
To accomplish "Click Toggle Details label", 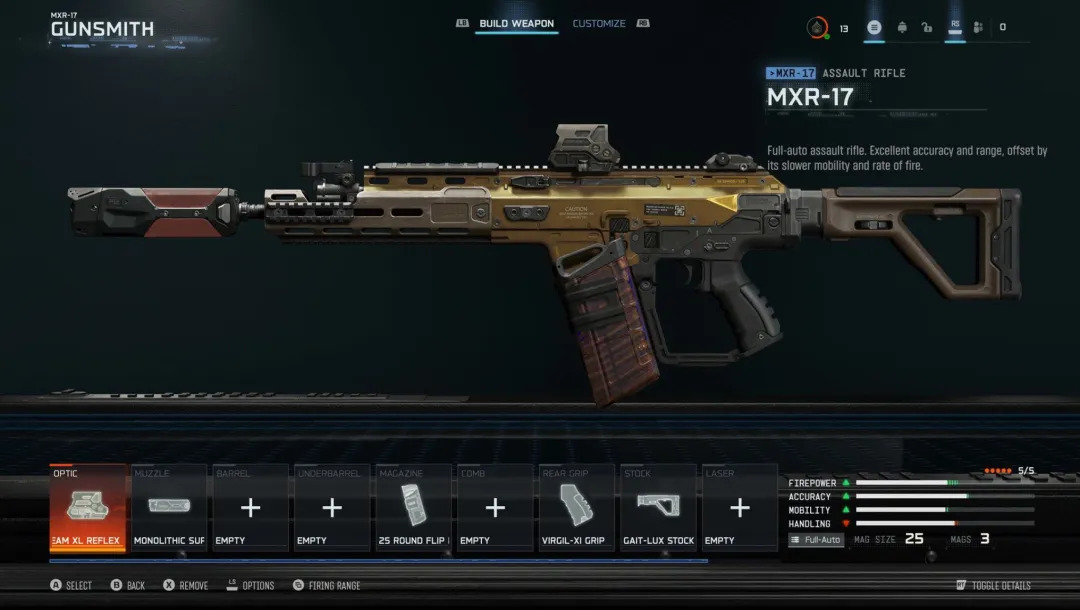I will tap(1000, 586).
